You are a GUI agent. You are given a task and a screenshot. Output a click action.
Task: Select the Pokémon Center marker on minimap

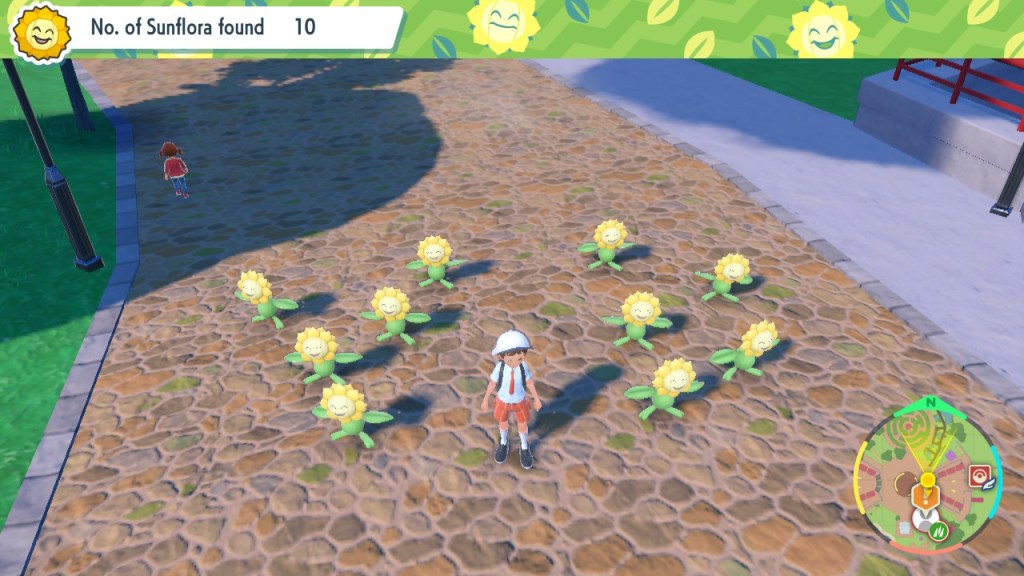[979, 472]
